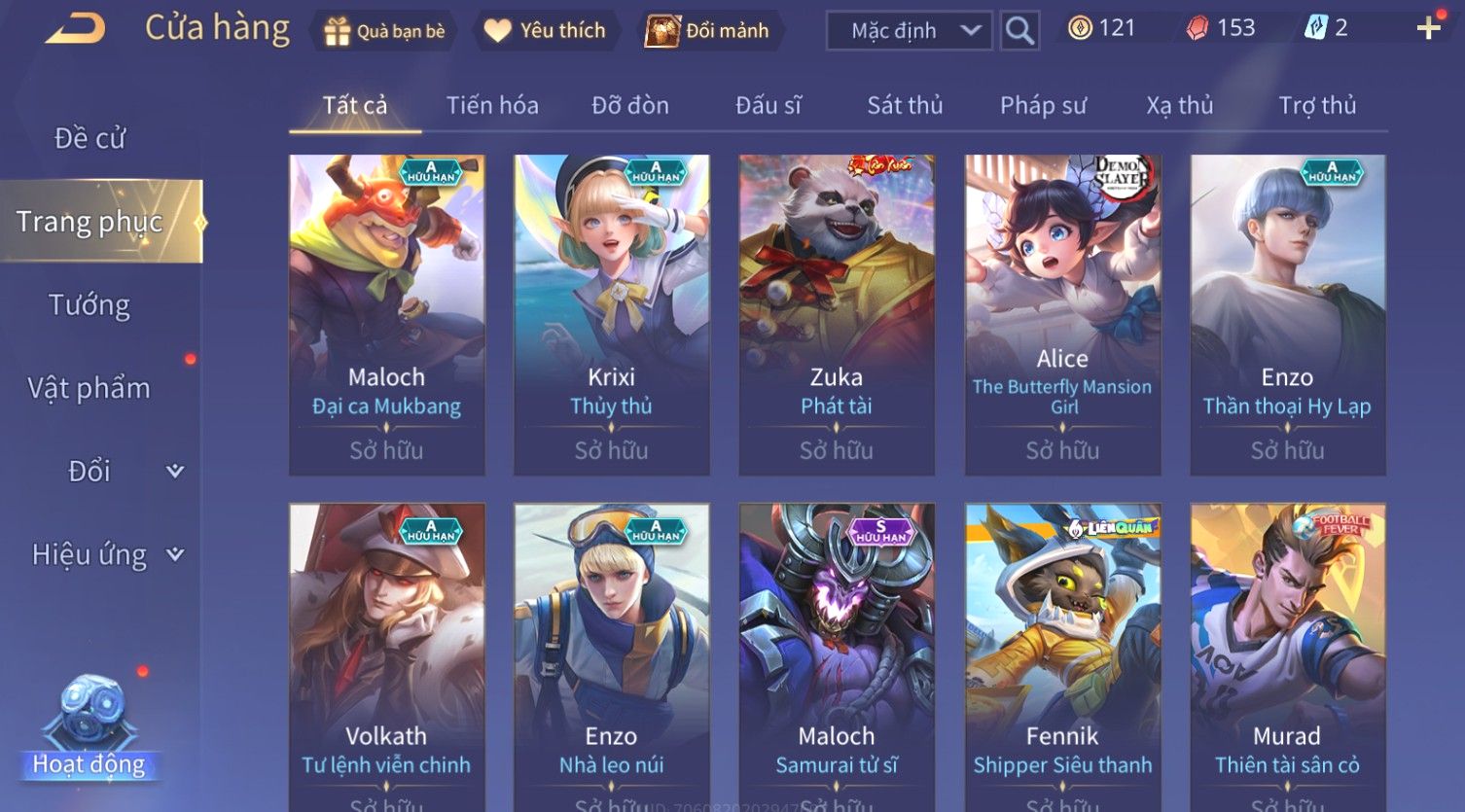The image size is (1465, 812).
Task: Choose Alice The Butterfly Mansion Girl skin
Action: point(1062,314)
